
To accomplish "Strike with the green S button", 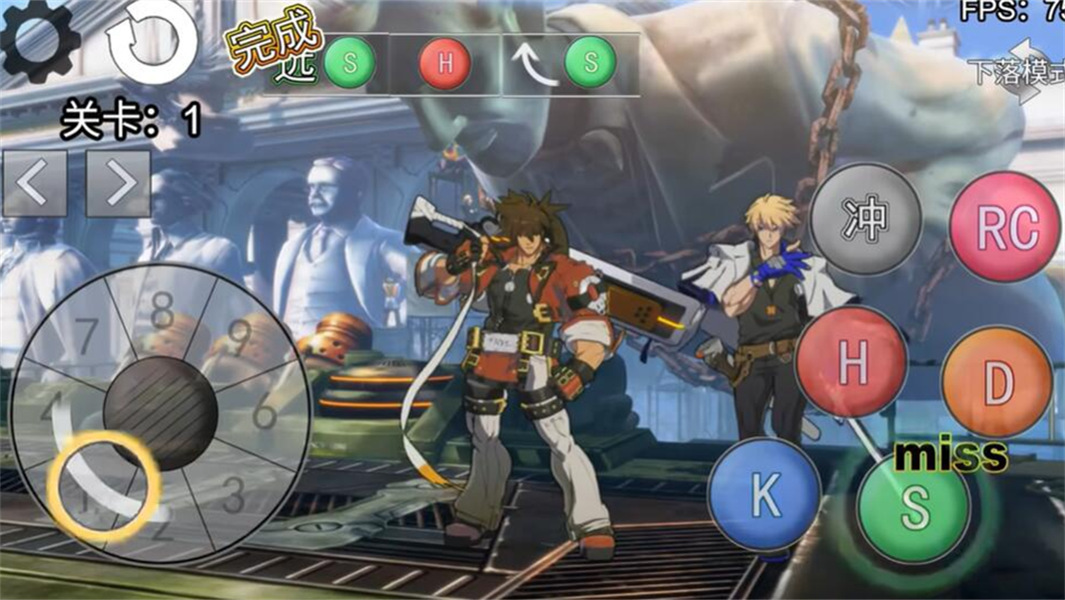I will 914,506.
